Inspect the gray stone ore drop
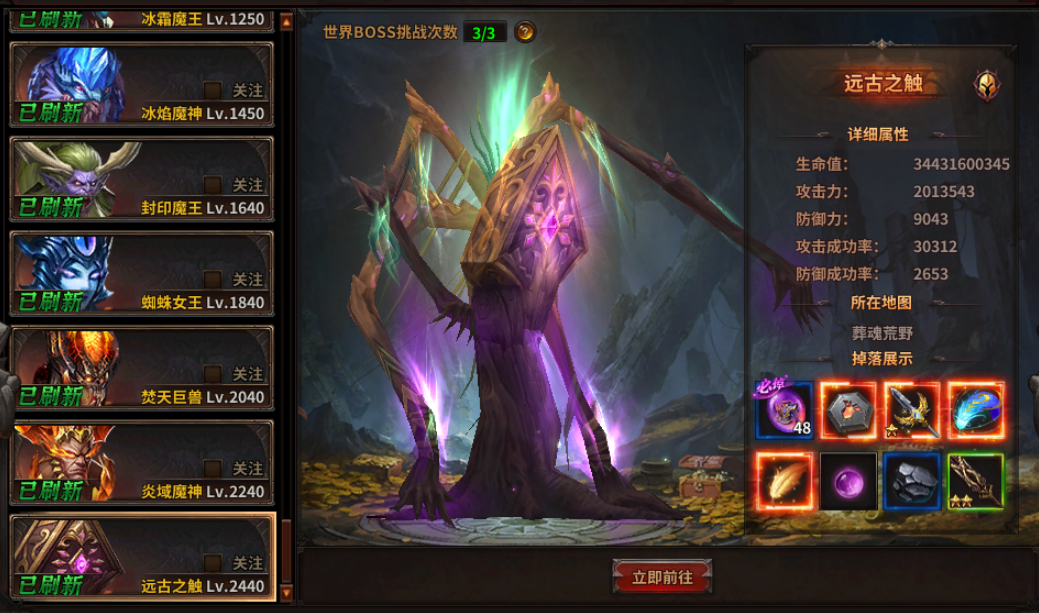This screenshot has height=613, width=1039. 911,481
